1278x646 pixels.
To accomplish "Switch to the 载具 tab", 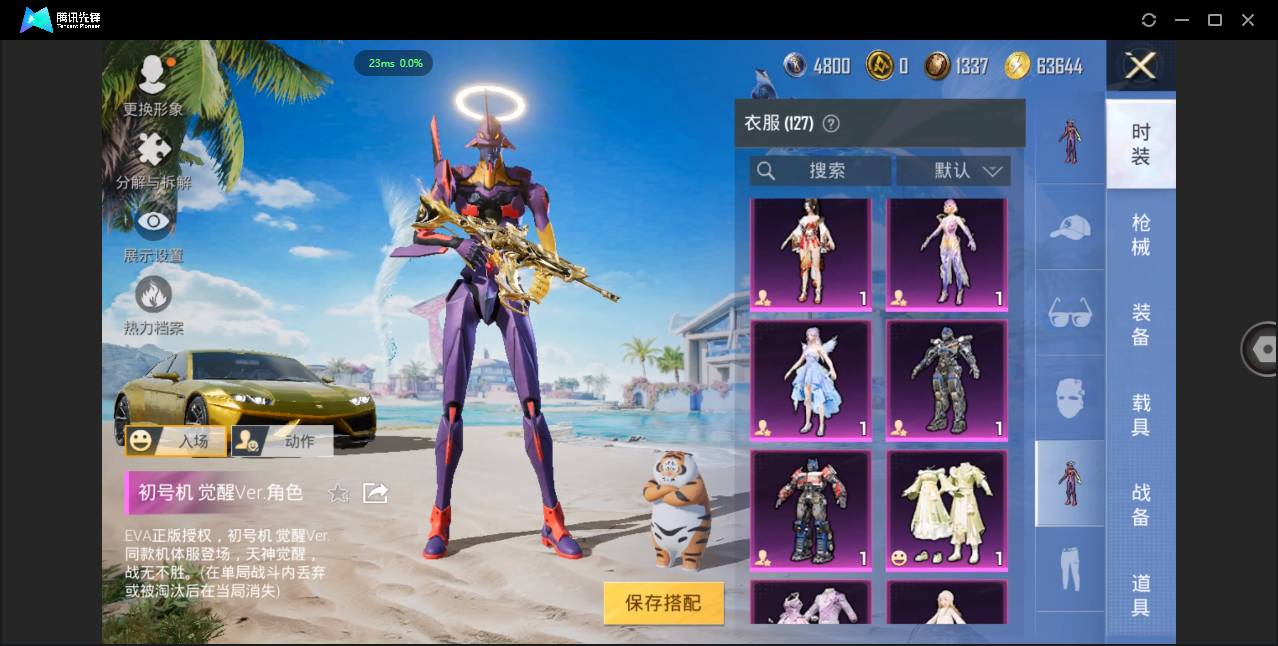I will click(x=1140, y=414).
